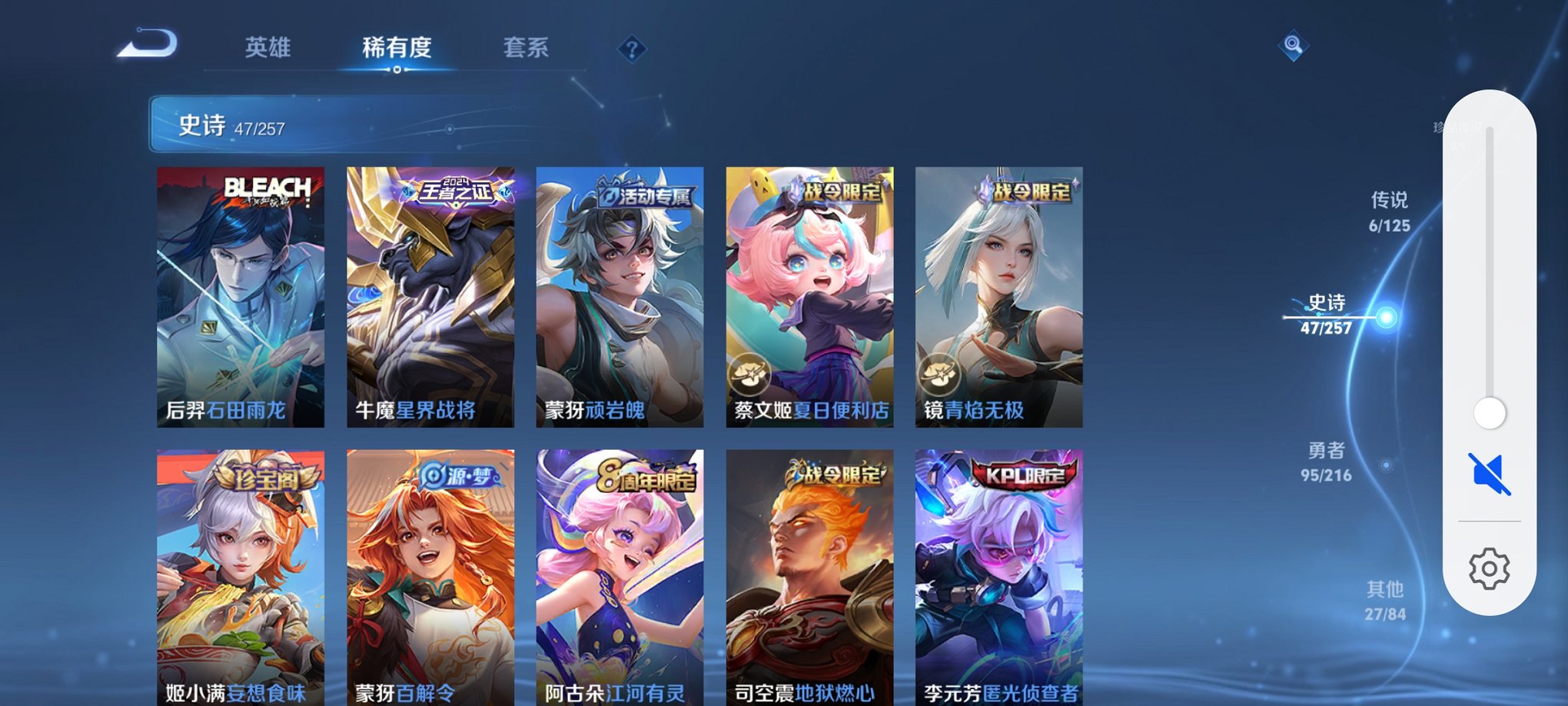Open the help question mark icon
This screenshot has width=1568, height=706.
(x=632, y=50)
